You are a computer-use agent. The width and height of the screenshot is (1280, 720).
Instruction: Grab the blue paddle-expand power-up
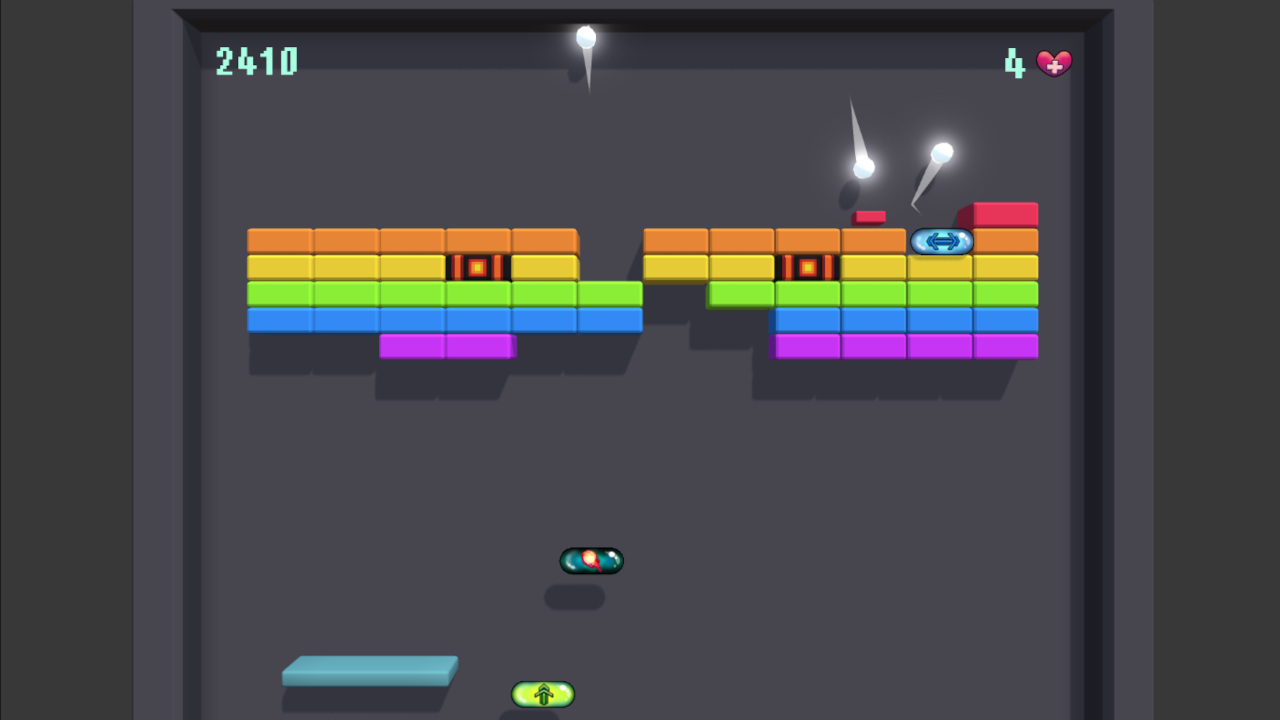coord(941,242)
